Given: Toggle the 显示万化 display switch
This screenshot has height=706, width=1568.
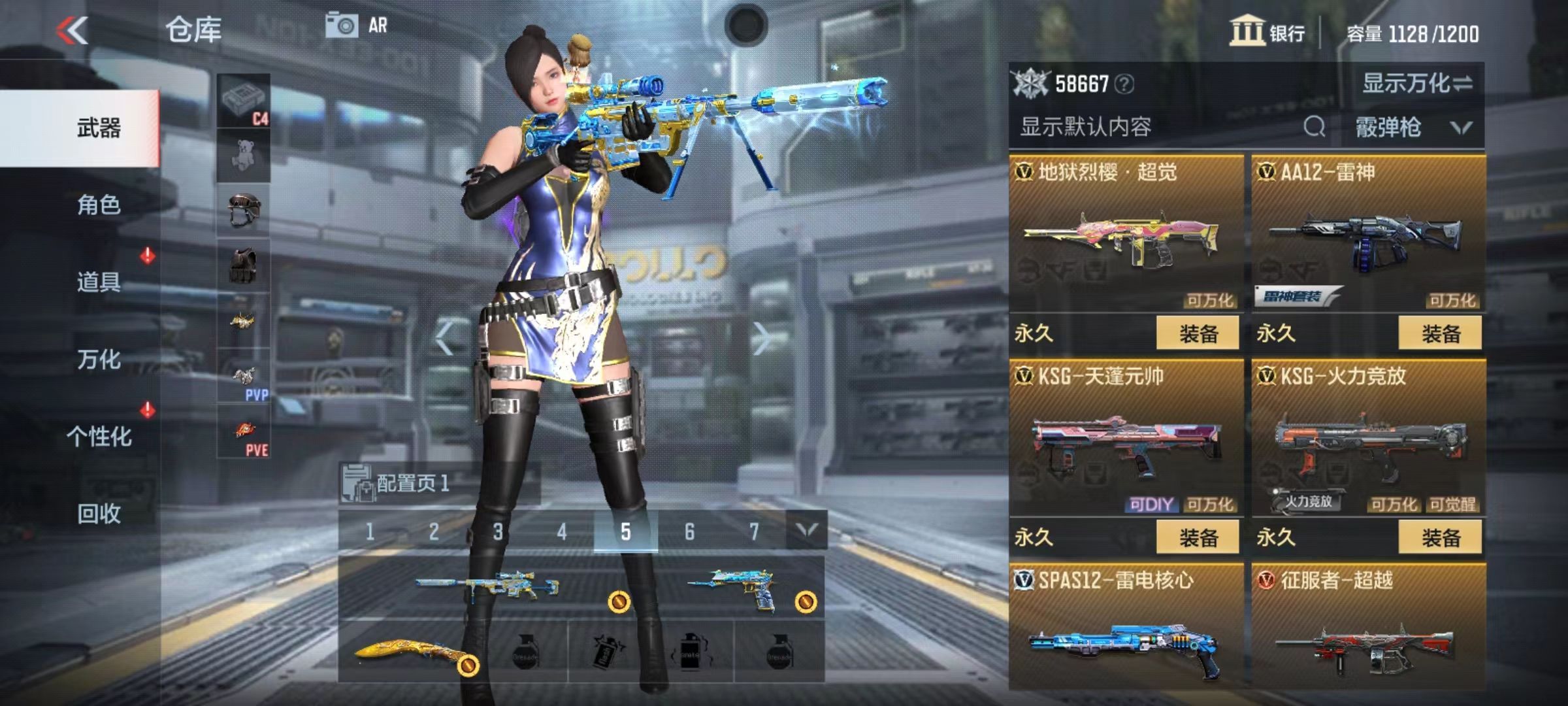Looking at the screenshot, I should pos(1416,84).
